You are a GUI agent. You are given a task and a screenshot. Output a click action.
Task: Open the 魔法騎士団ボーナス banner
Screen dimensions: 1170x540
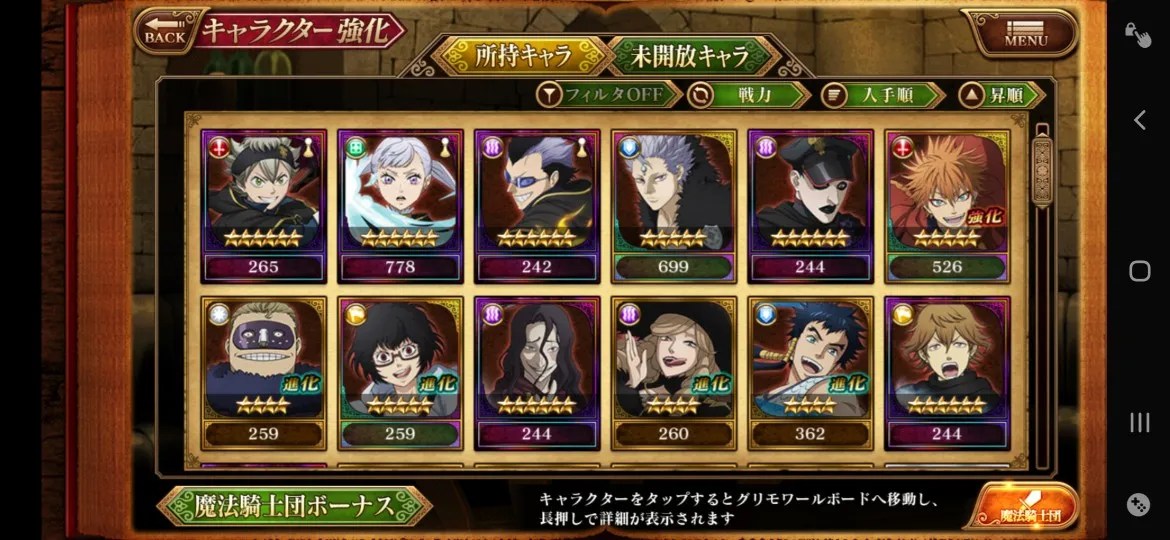294,506
